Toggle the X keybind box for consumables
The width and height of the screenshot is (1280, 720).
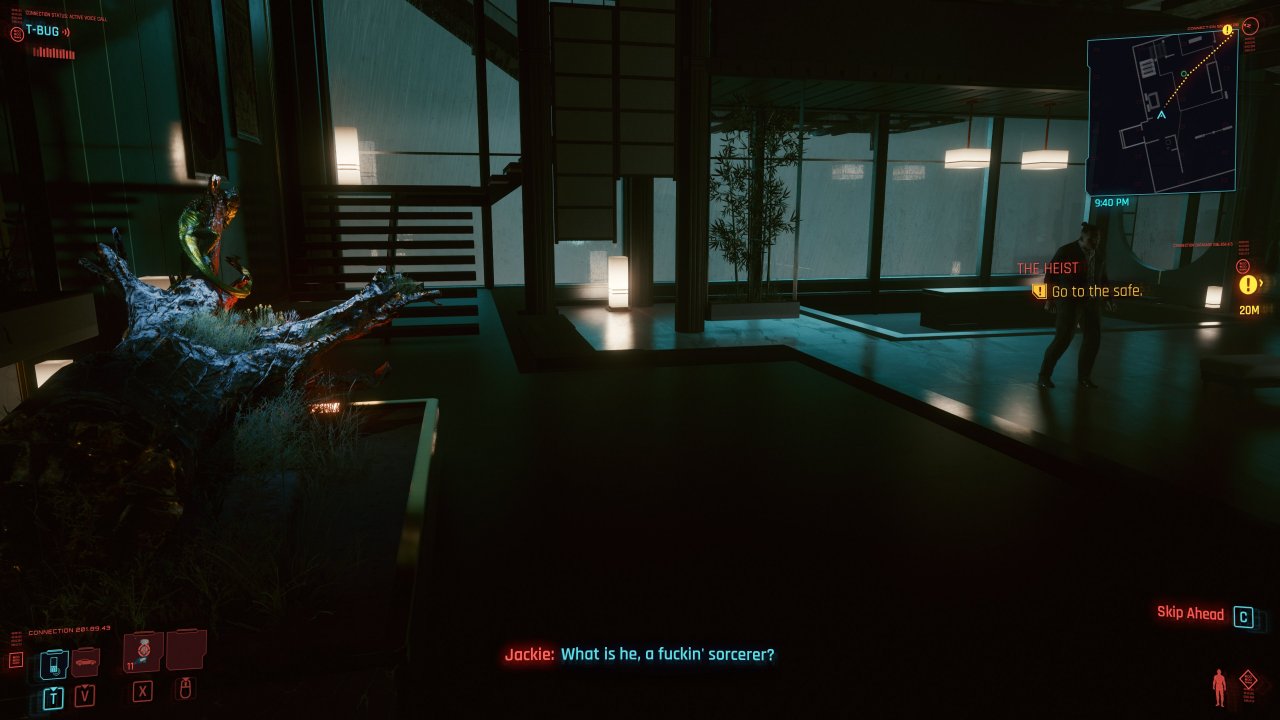tap(142, 691)
